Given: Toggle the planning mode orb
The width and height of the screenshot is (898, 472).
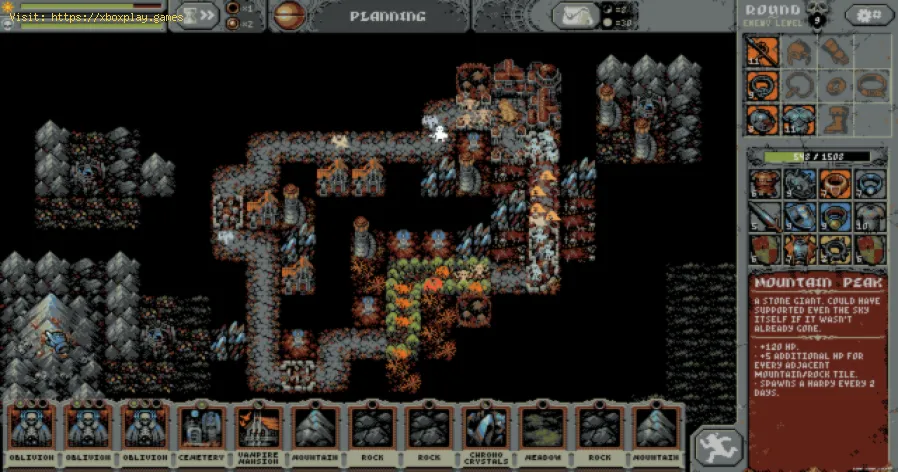Looking at the screenshot, I should (x=289, y=15).
